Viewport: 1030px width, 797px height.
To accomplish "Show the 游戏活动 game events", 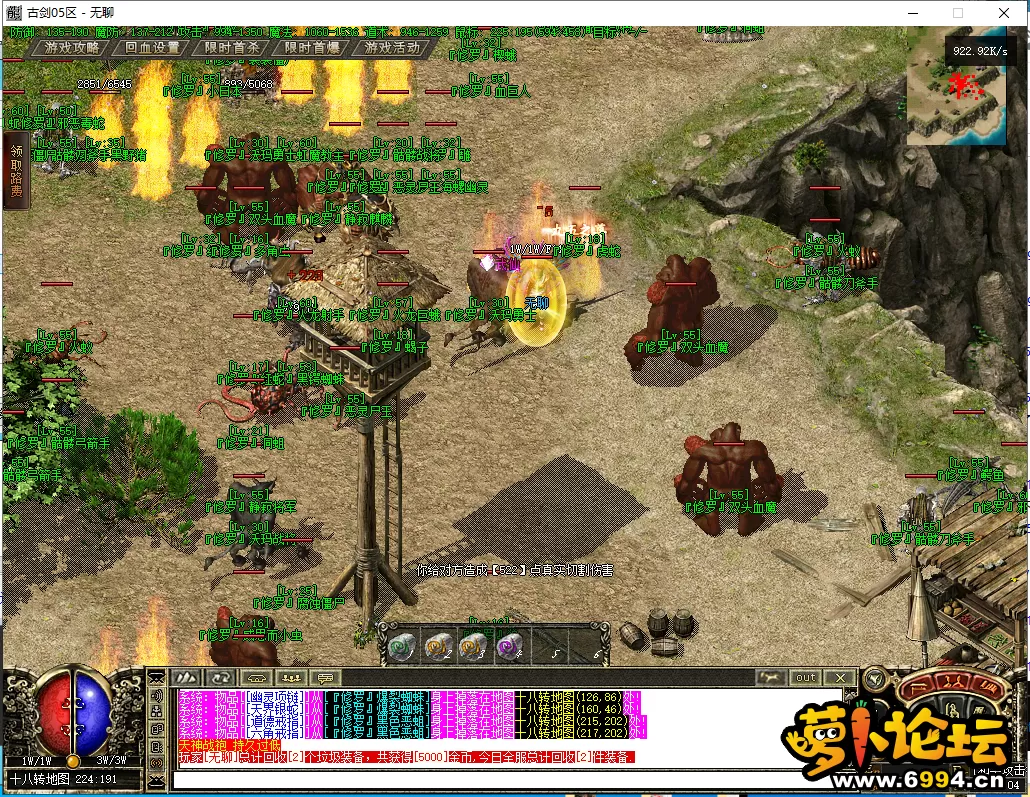I will [x=392, y=47].
